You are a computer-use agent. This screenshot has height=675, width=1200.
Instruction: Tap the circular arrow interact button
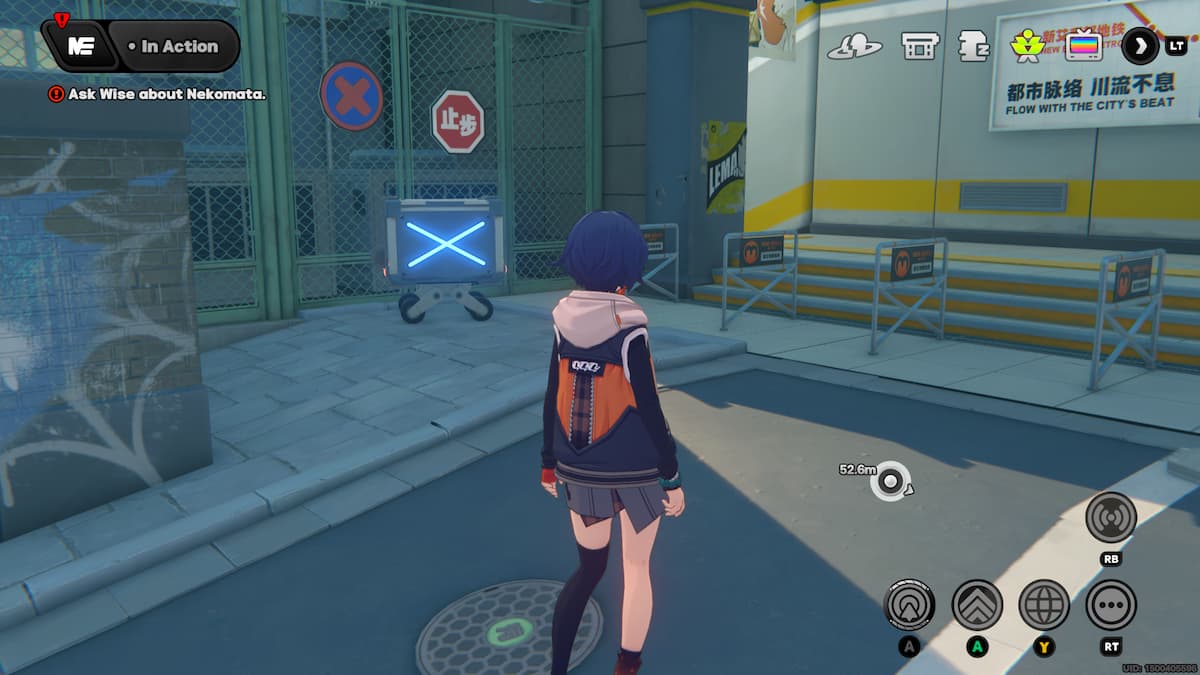[909, 605]
